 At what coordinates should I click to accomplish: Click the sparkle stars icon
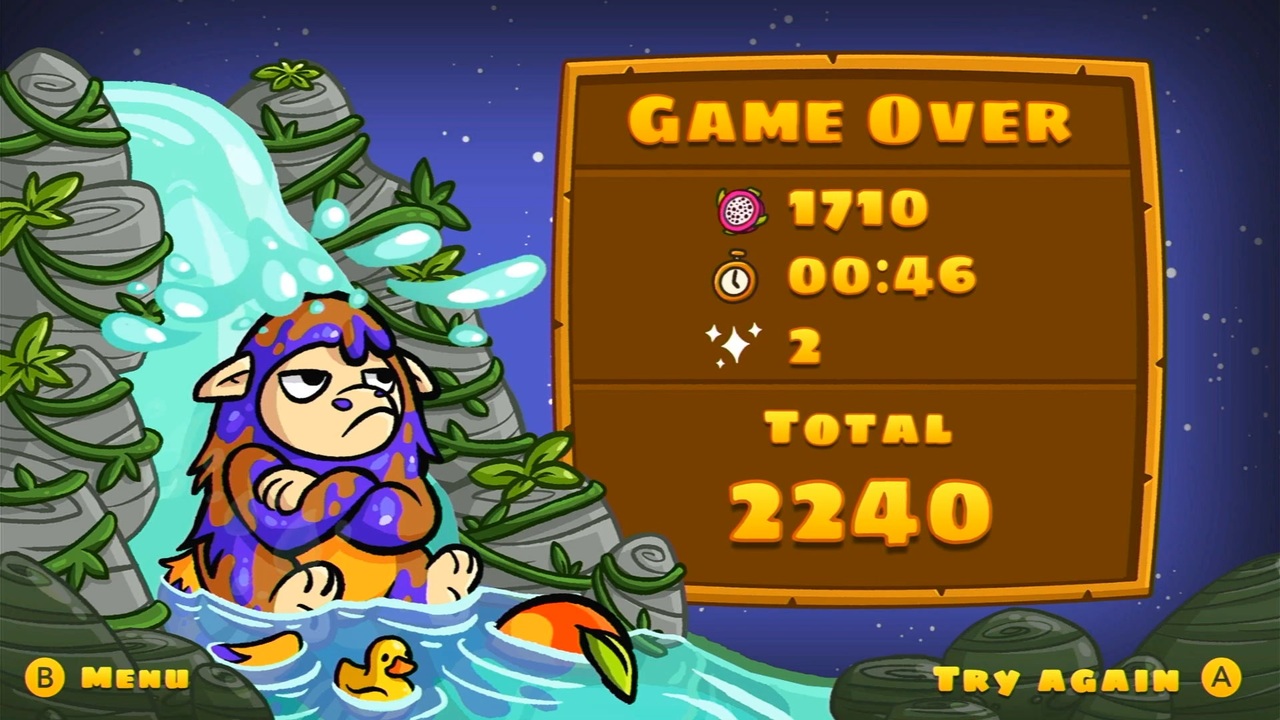(735, 340)
